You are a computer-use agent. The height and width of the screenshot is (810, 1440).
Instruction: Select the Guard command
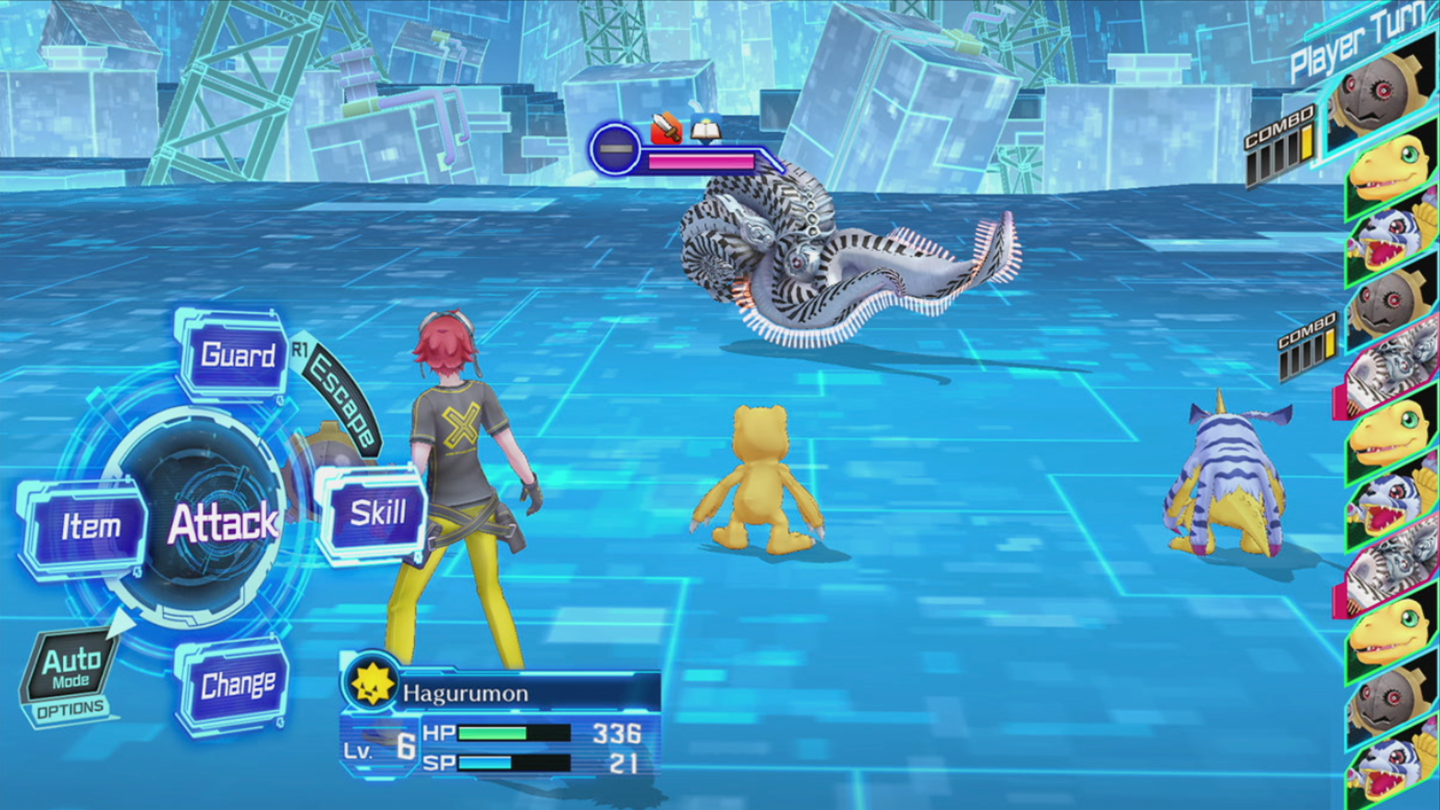pos(236,355)
